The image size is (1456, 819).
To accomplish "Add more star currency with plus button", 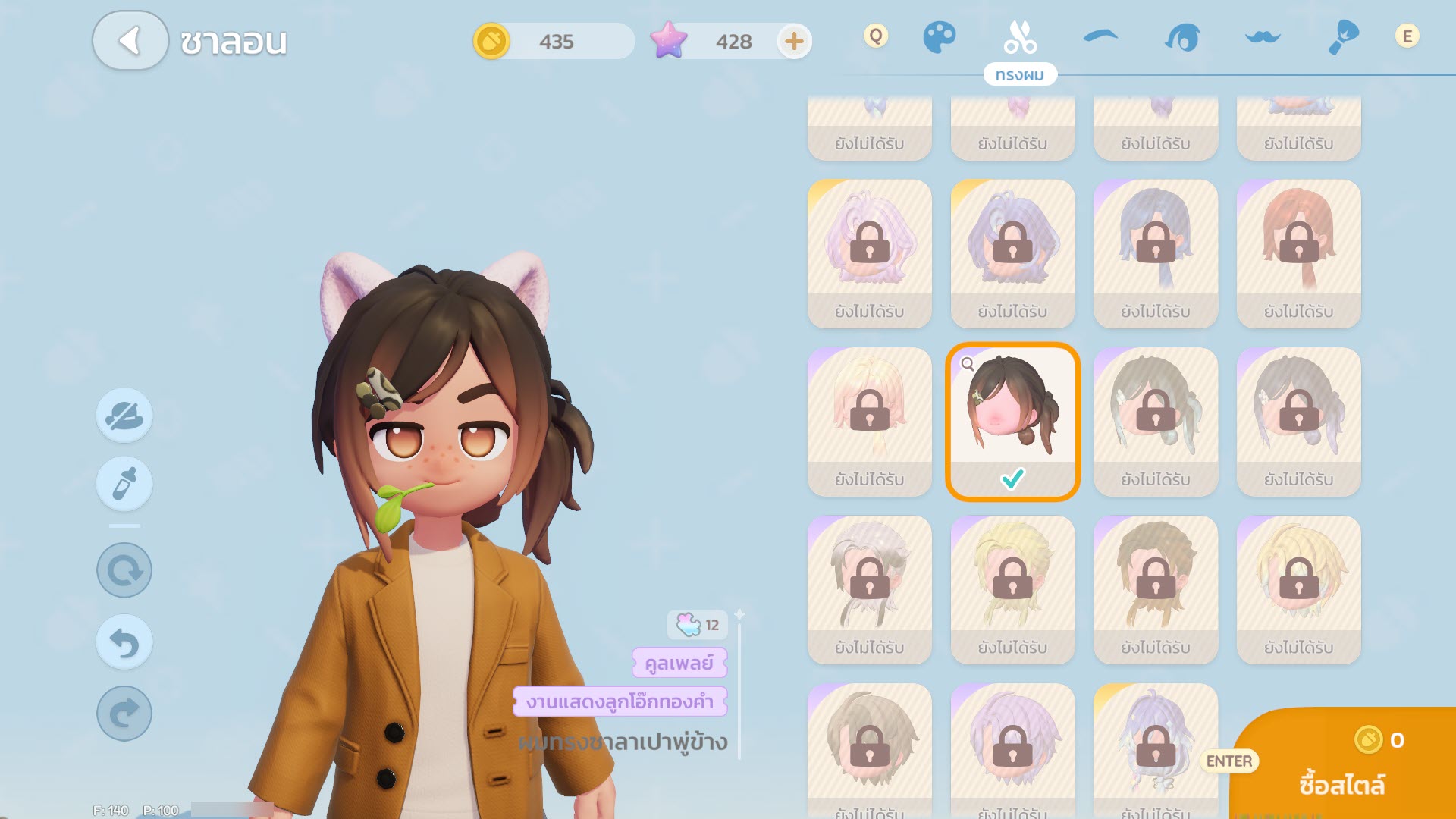I will point(794,41).
